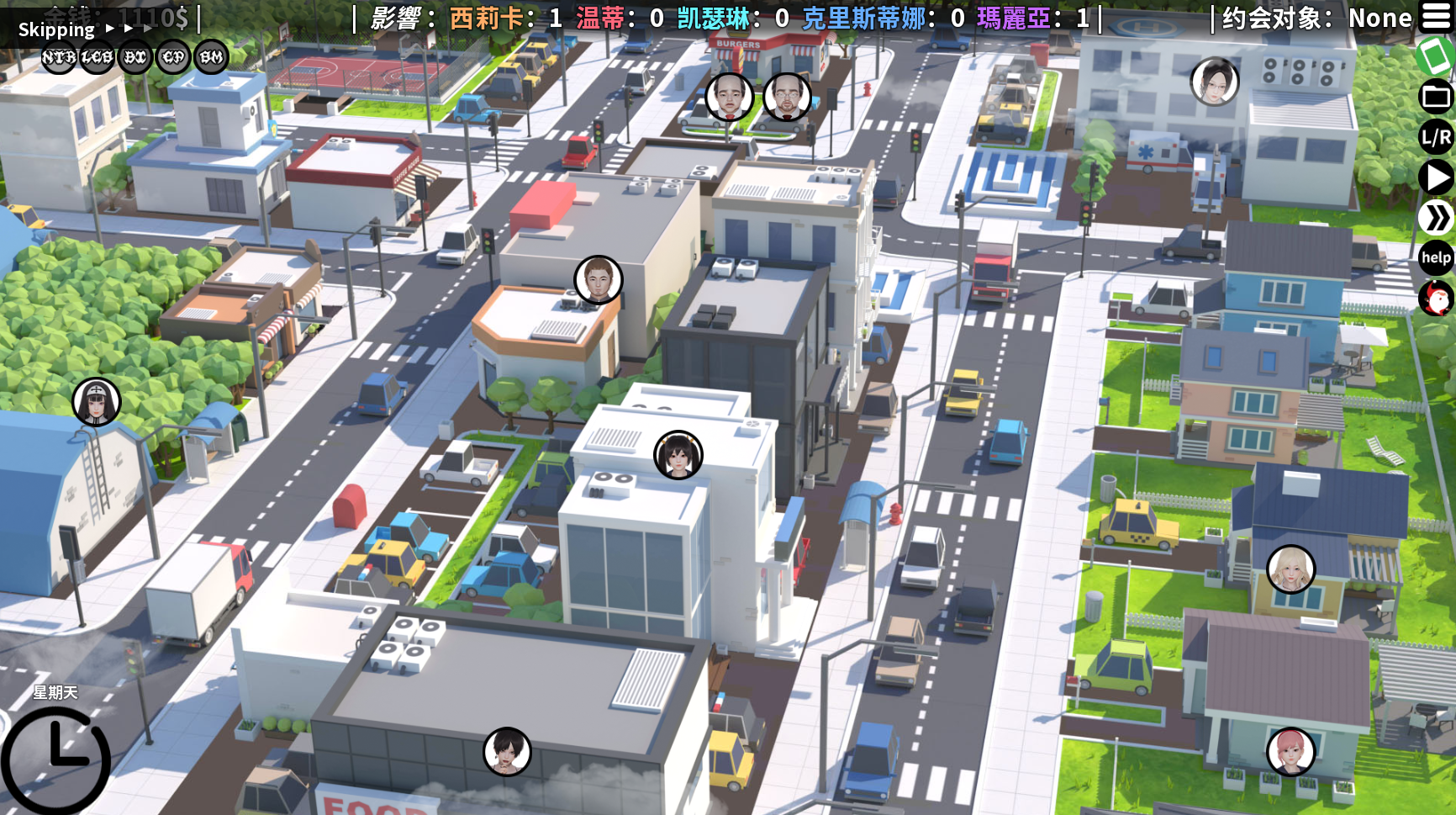Select the pink-haired woman portrait marker

point(1290,751)
